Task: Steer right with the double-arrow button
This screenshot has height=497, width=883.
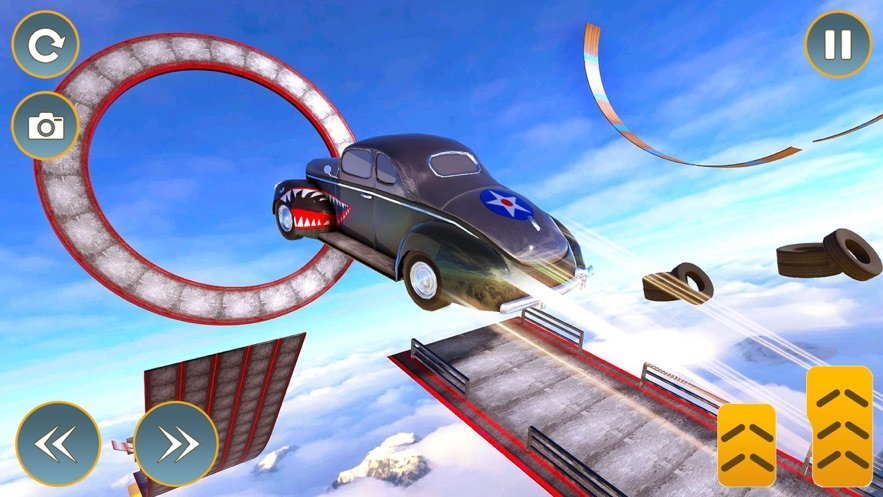Action: pos(176,443)
